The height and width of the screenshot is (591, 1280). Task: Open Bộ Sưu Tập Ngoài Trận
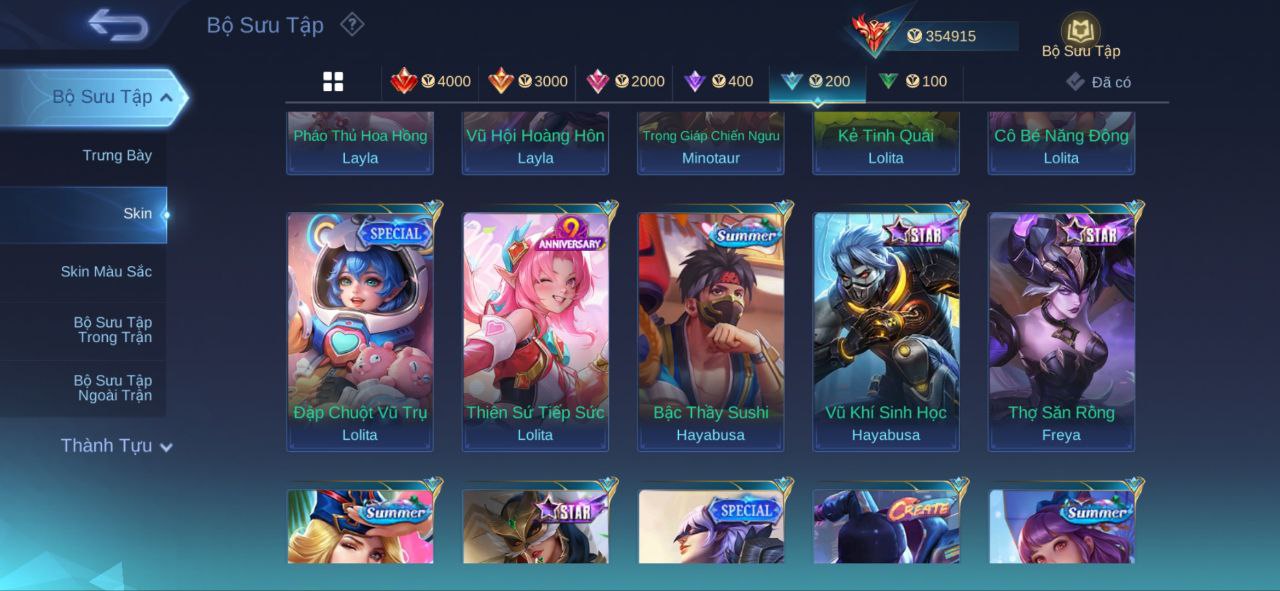[112, 388]
